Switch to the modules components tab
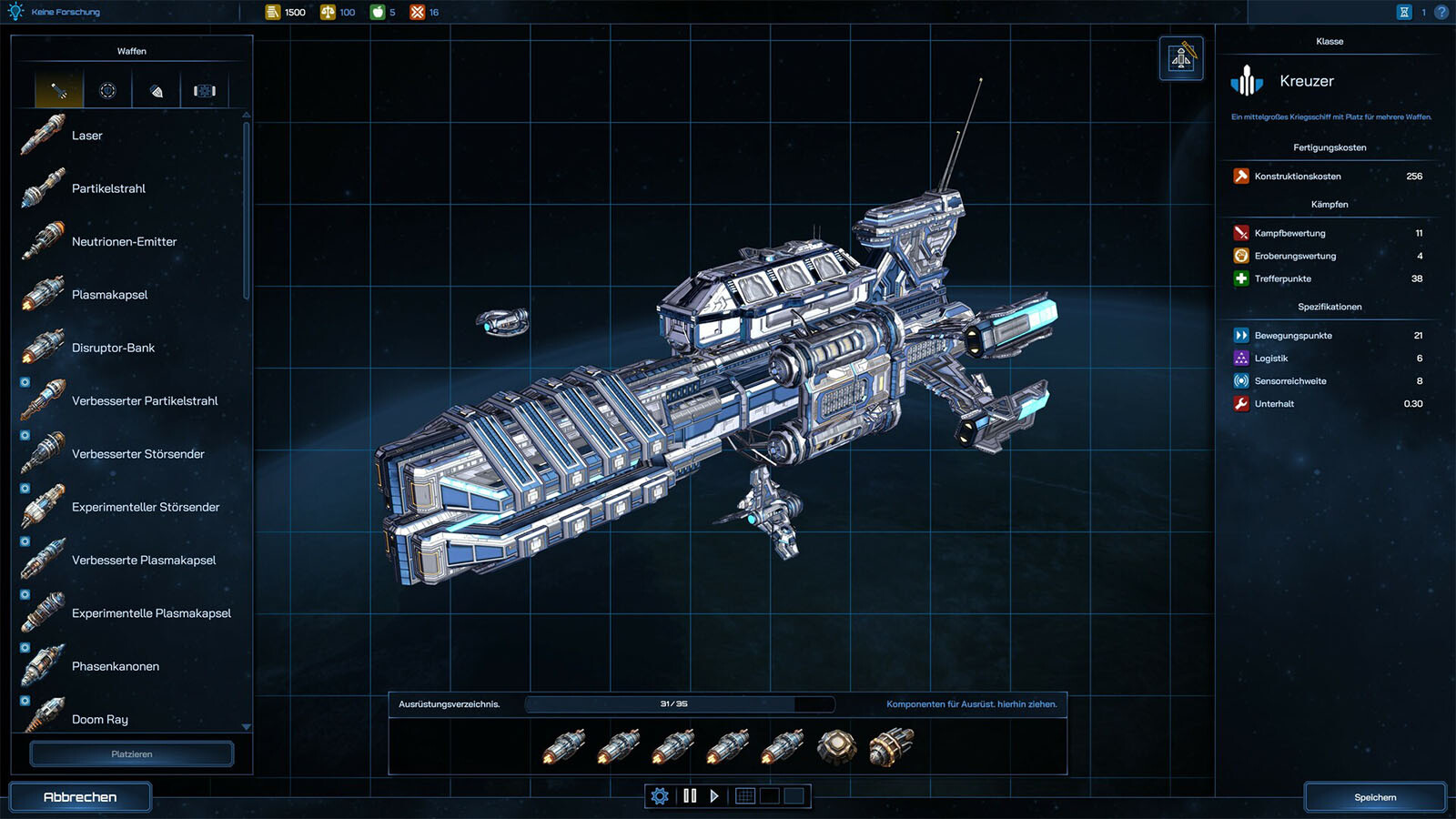The height and width of the screenshot is (819, 1456). pos(205,91)
